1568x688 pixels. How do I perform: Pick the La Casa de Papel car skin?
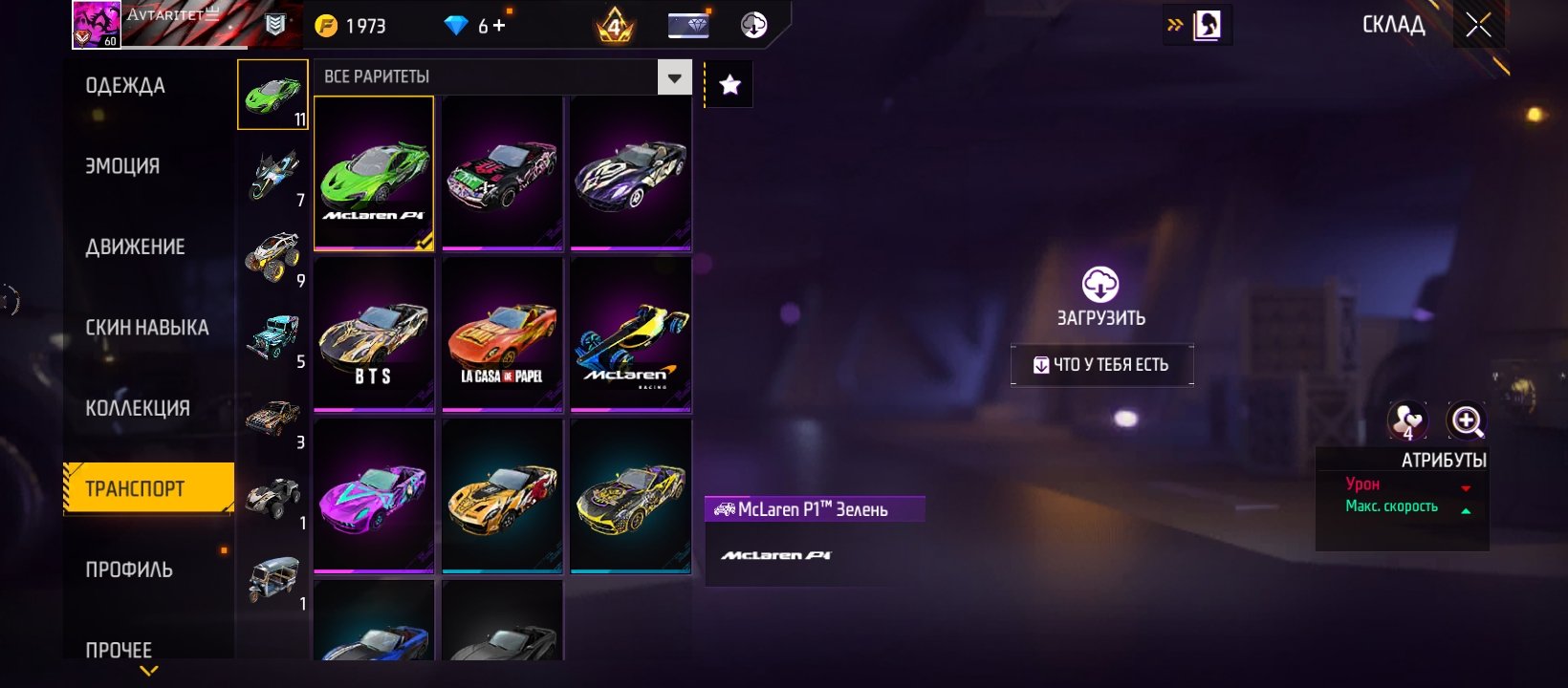(502, 334)
